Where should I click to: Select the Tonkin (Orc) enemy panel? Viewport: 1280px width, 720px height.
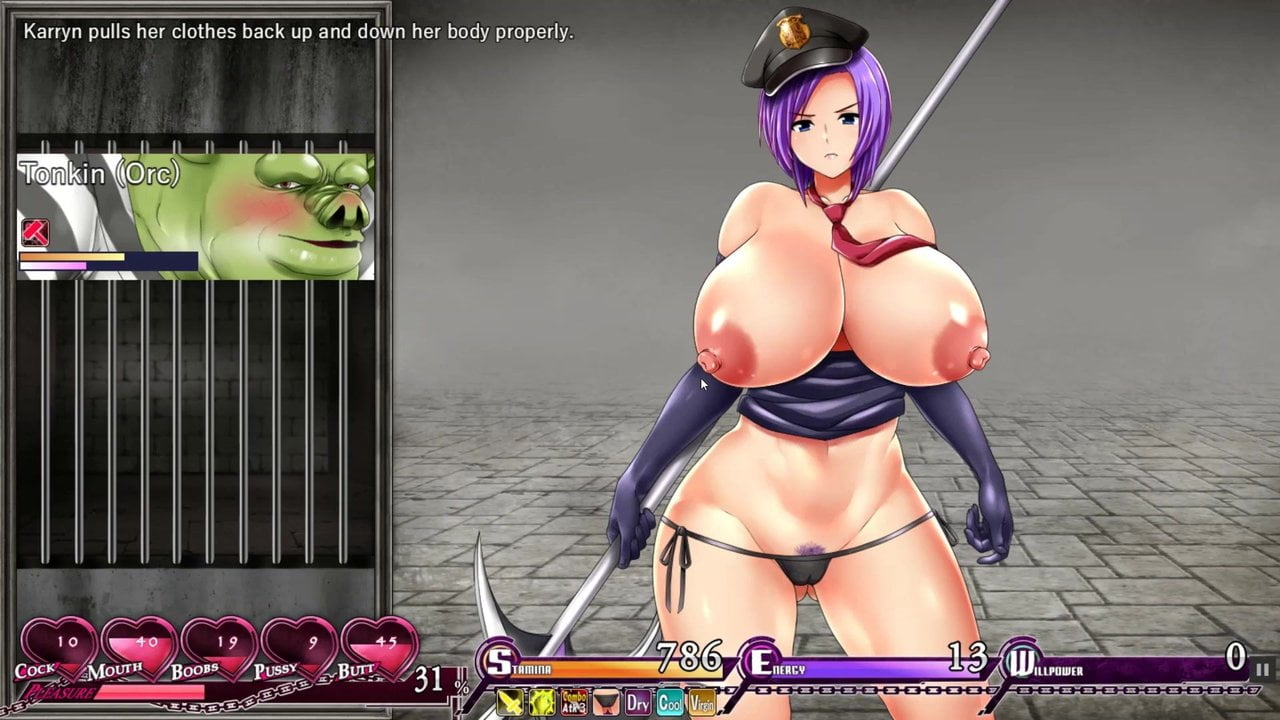coord(196,215)
